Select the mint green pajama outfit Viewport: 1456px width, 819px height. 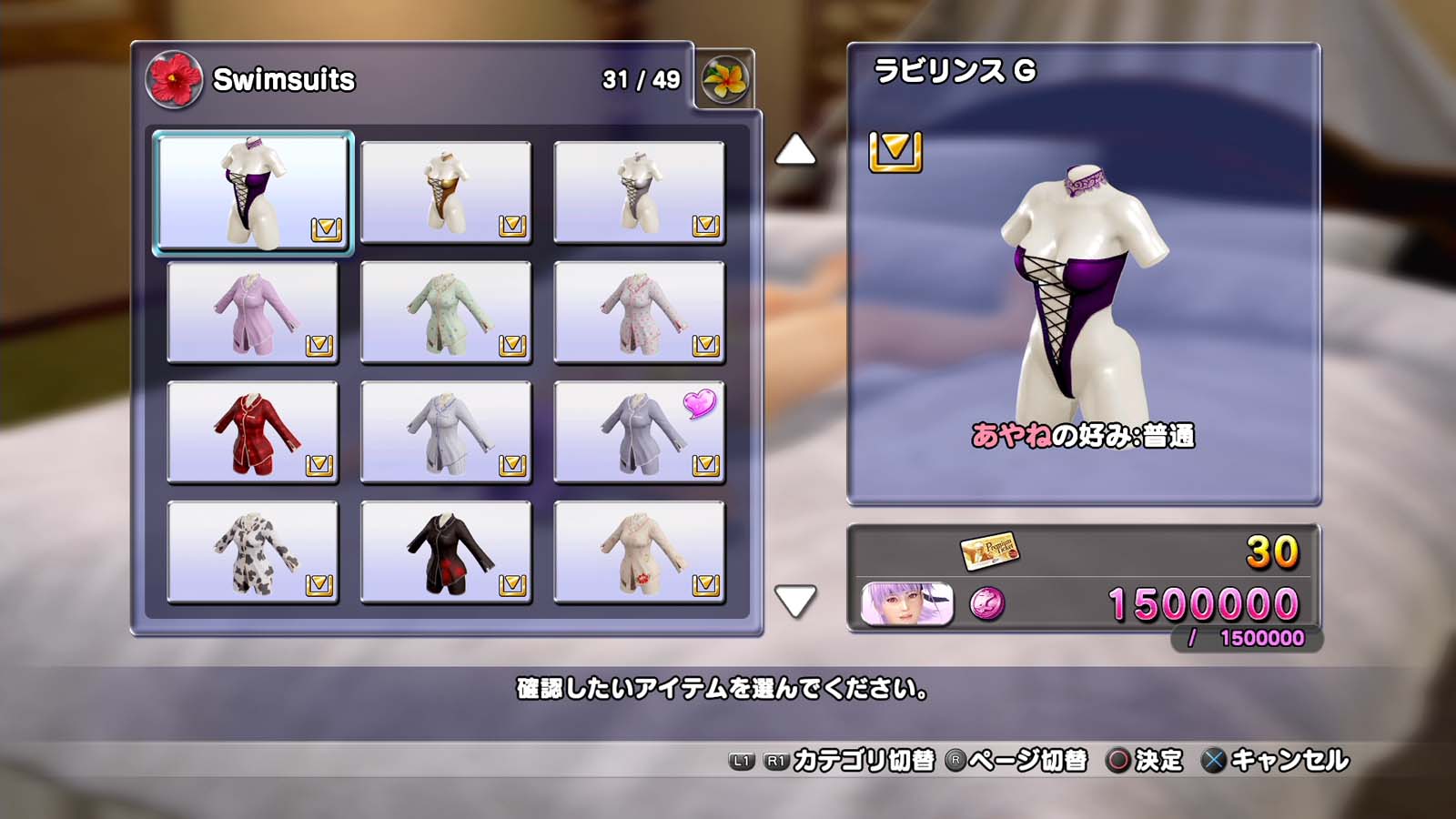tap(446, 312)
